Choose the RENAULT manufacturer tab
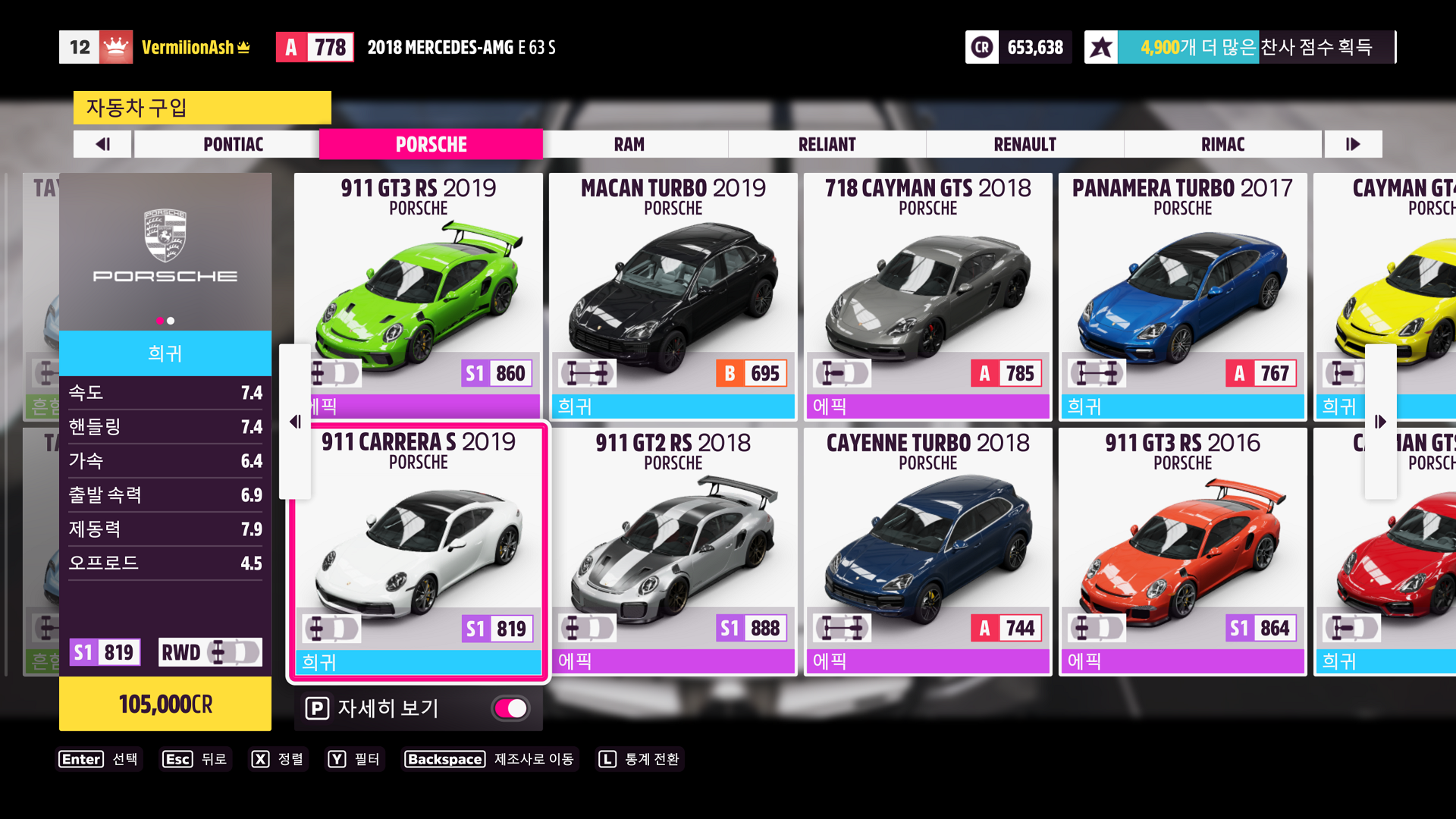The width and height of the screenshot is (1456, 819). pos(1025,144)
